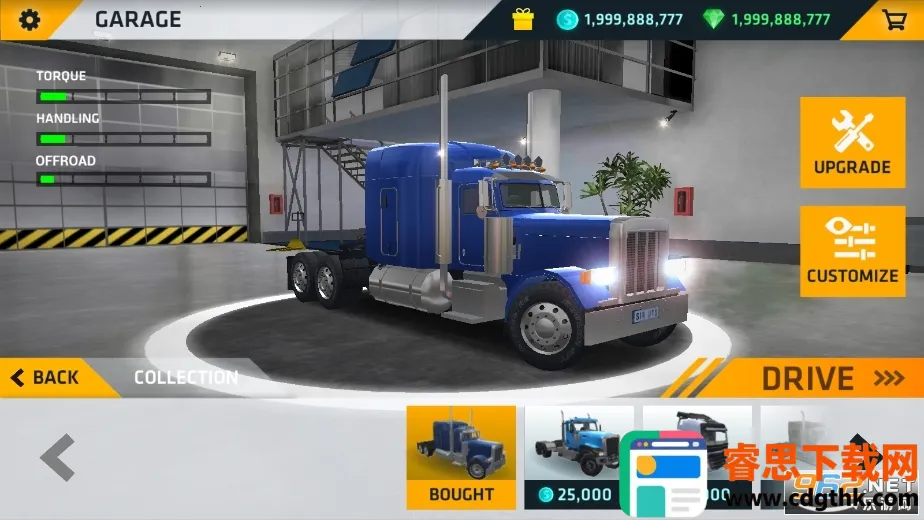Start driving with the Drive button

click(820, 378)
